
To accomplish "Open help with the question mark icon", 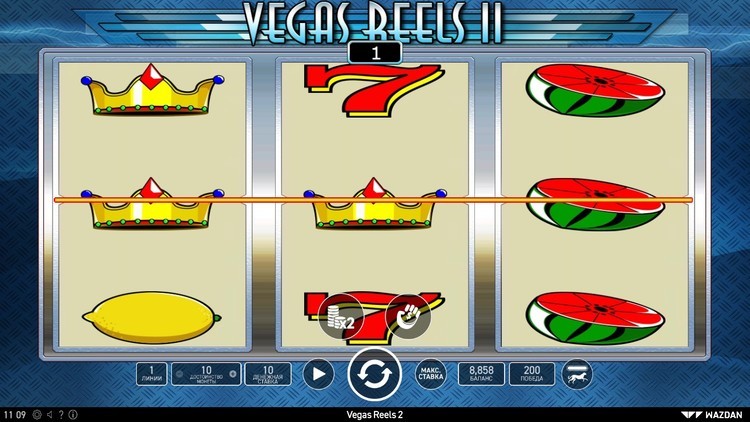I will point(61,414).
